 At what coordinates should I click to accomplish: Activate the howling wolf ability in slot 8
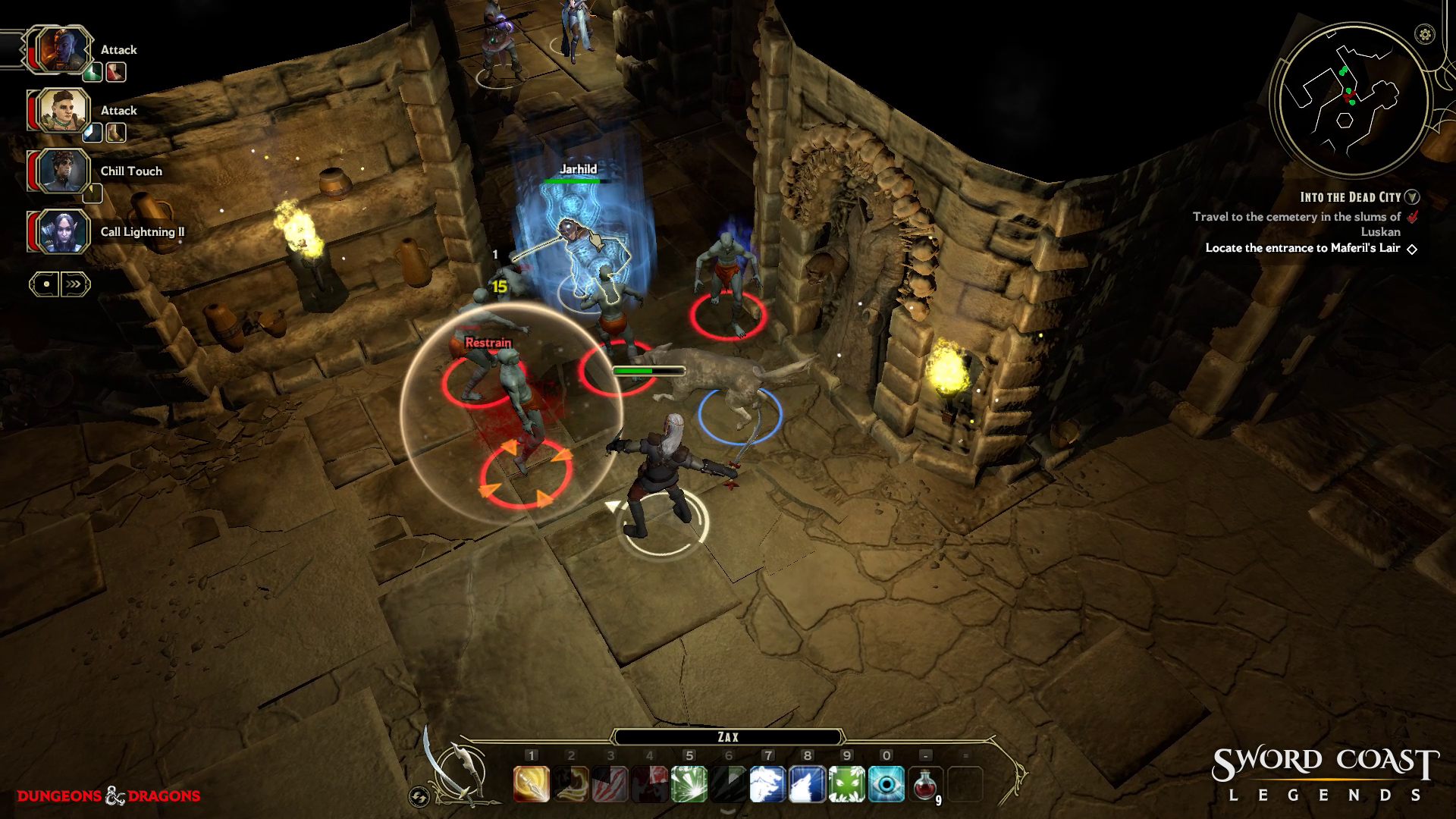point(807,785)
